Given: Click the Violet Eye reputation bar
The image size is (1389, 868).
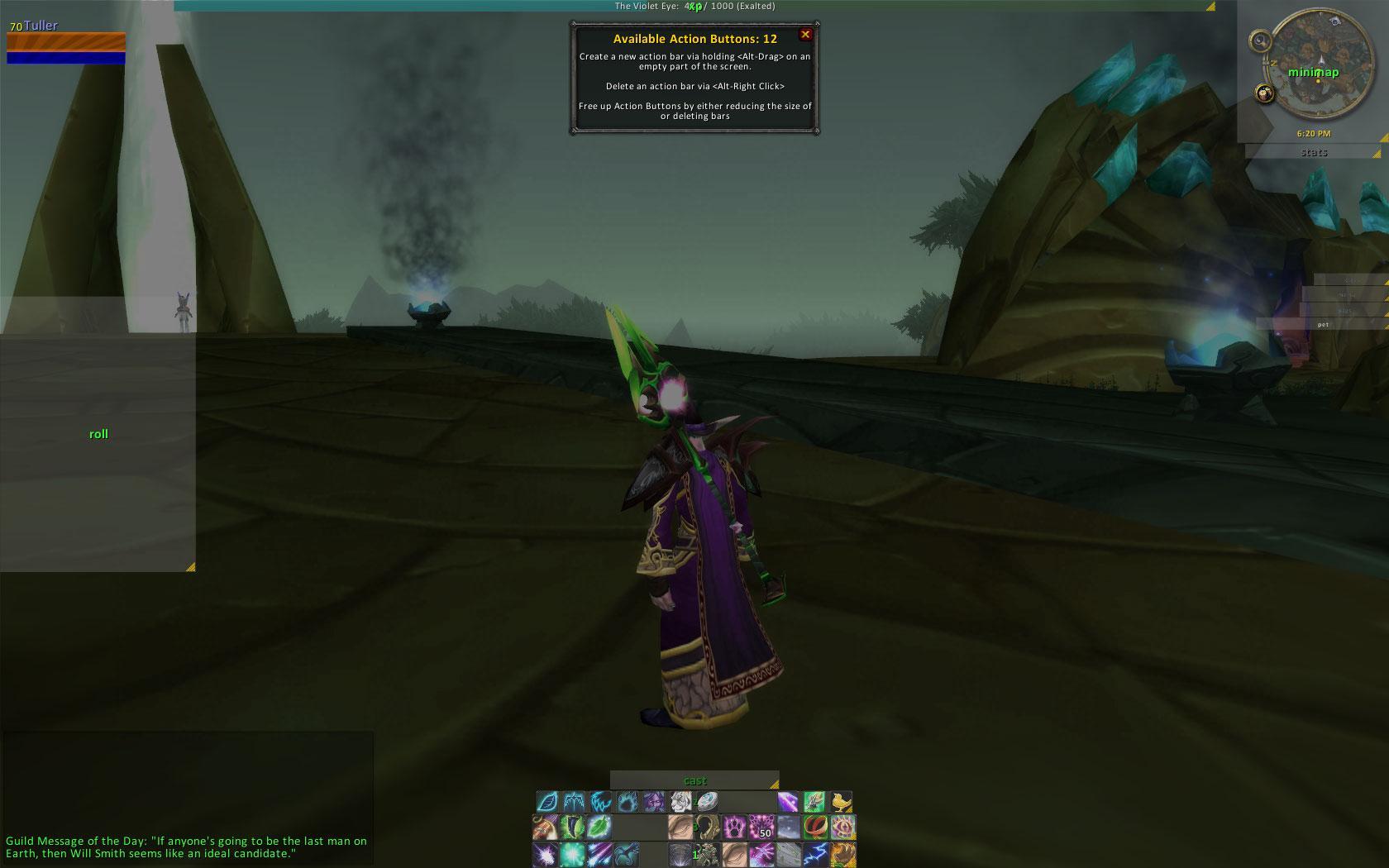Looking at the screenshot, I should [694, 6].
